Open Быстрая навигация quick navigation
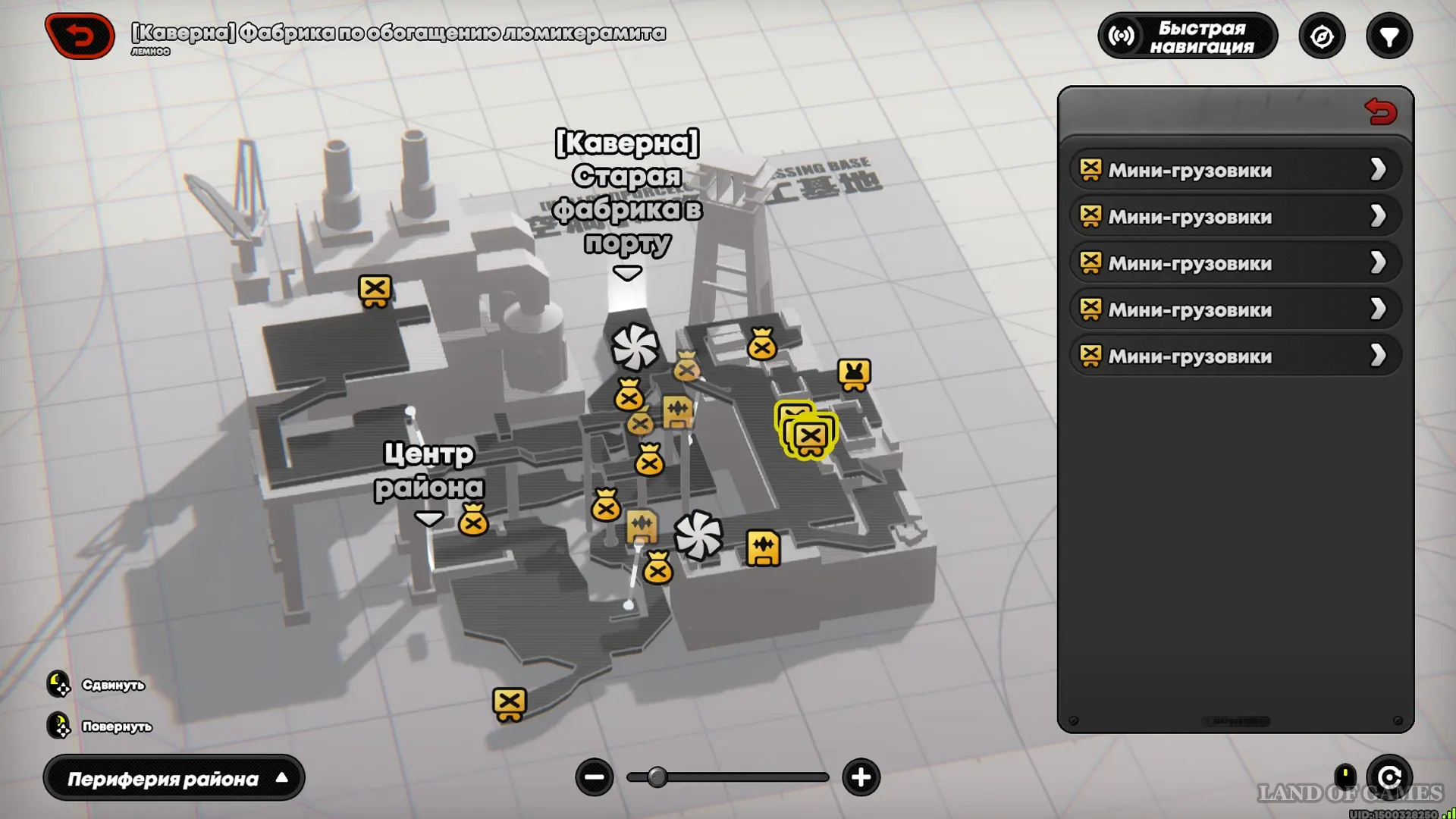The width and height of the screenshot is (1456, 819). click(1188, 36)
